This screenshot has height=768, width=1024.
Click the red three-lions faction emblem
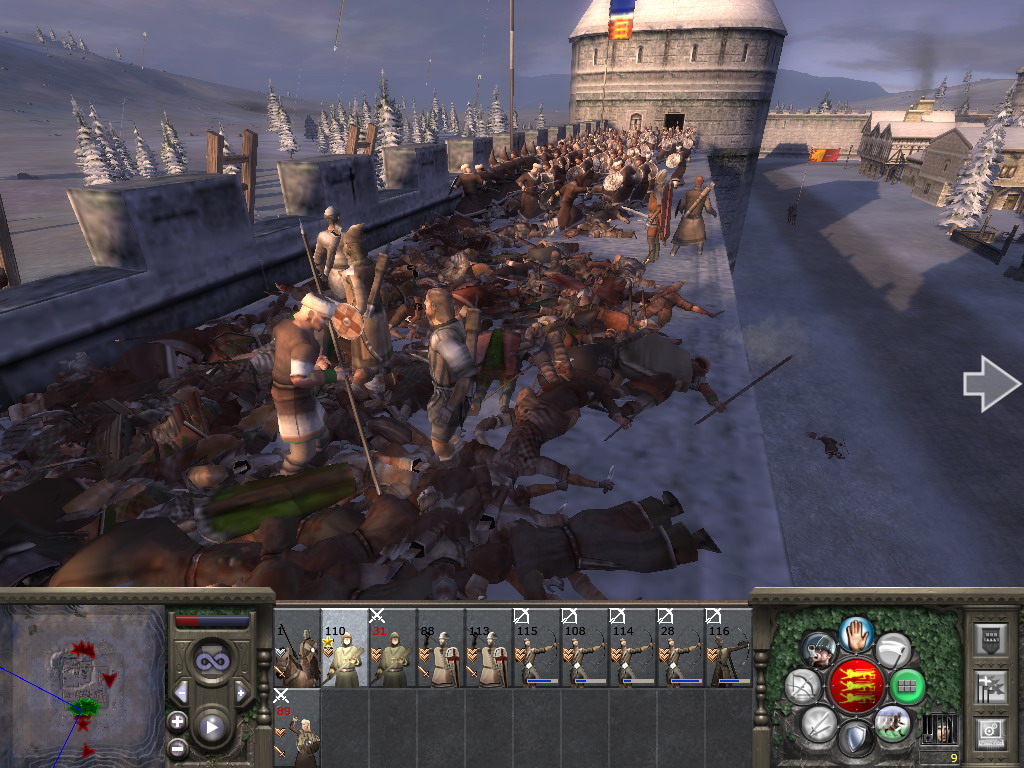pyautogui.click(x=856, y=686)
